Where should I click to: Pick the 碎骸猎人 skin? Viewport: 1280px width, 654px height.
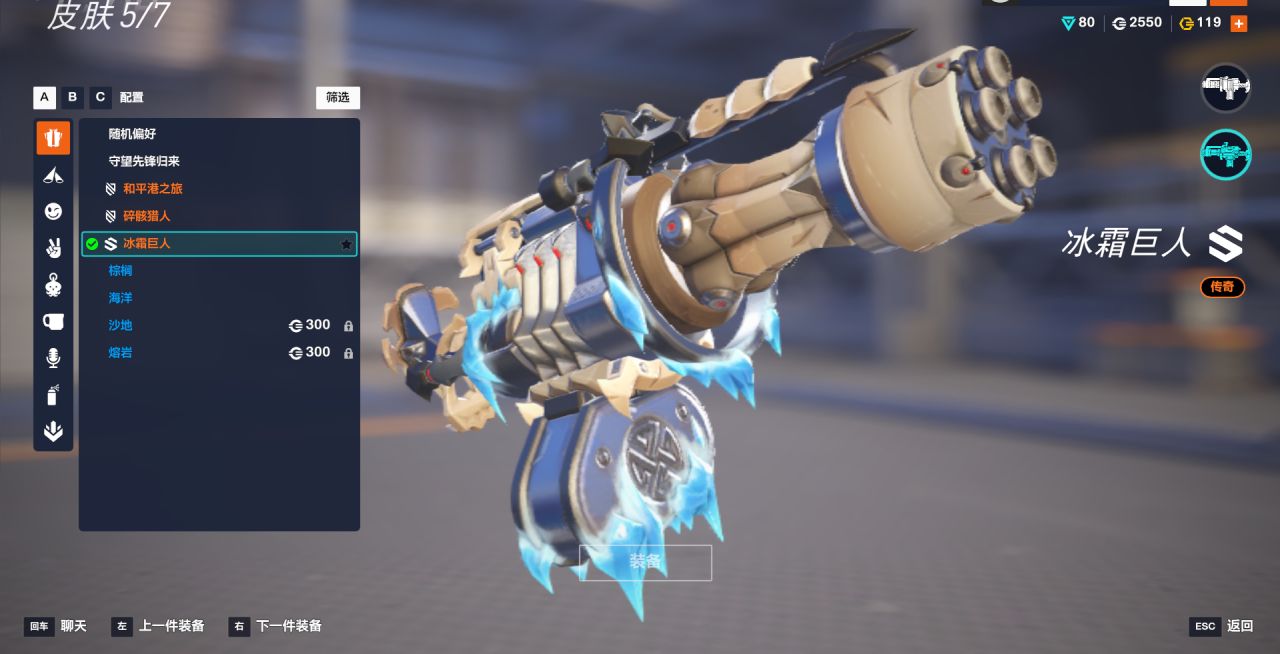146,216
